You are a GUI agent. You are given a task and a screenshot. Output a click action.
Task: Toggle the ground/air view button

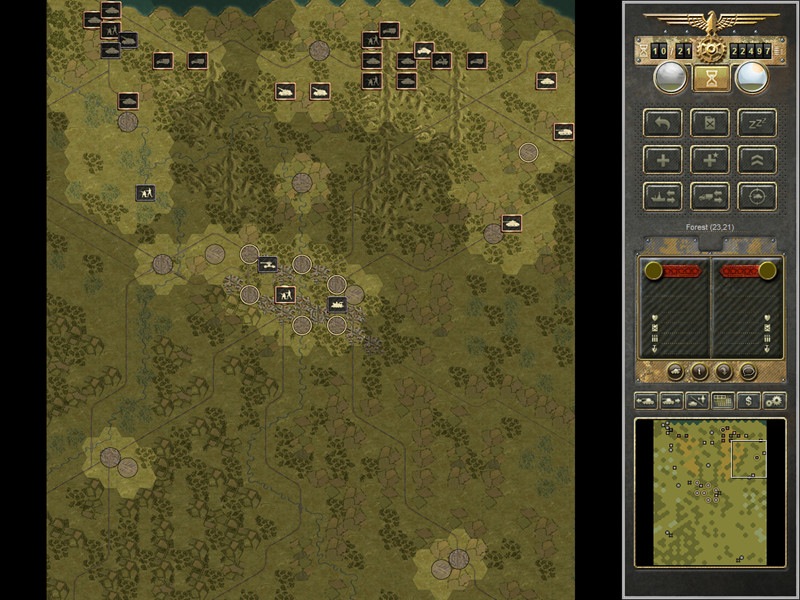697,401
